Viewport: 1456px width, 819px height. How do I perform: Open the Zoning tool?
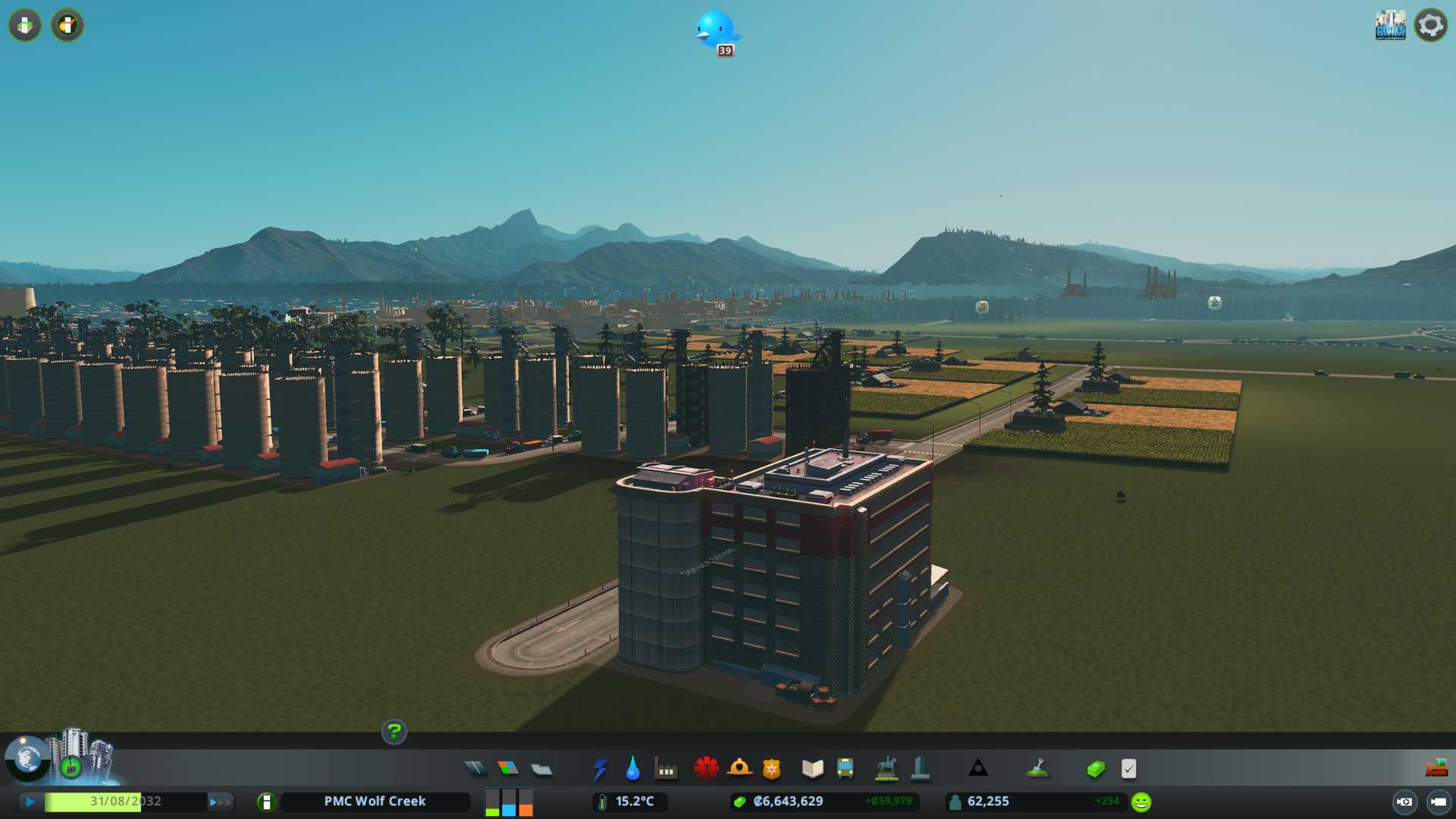click(508, 769)
